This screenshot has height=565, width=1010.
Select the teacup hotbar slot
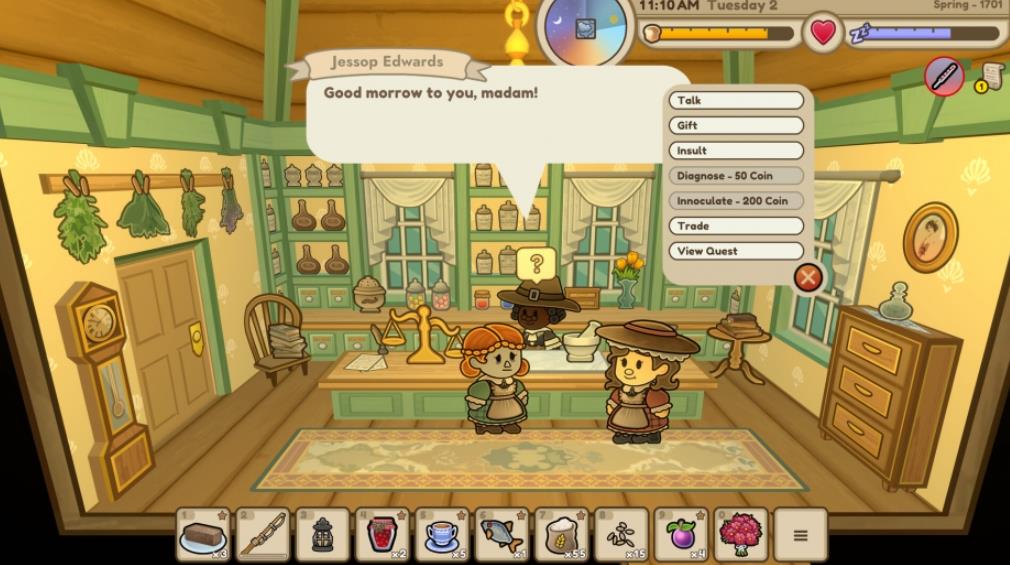(442, 535)
